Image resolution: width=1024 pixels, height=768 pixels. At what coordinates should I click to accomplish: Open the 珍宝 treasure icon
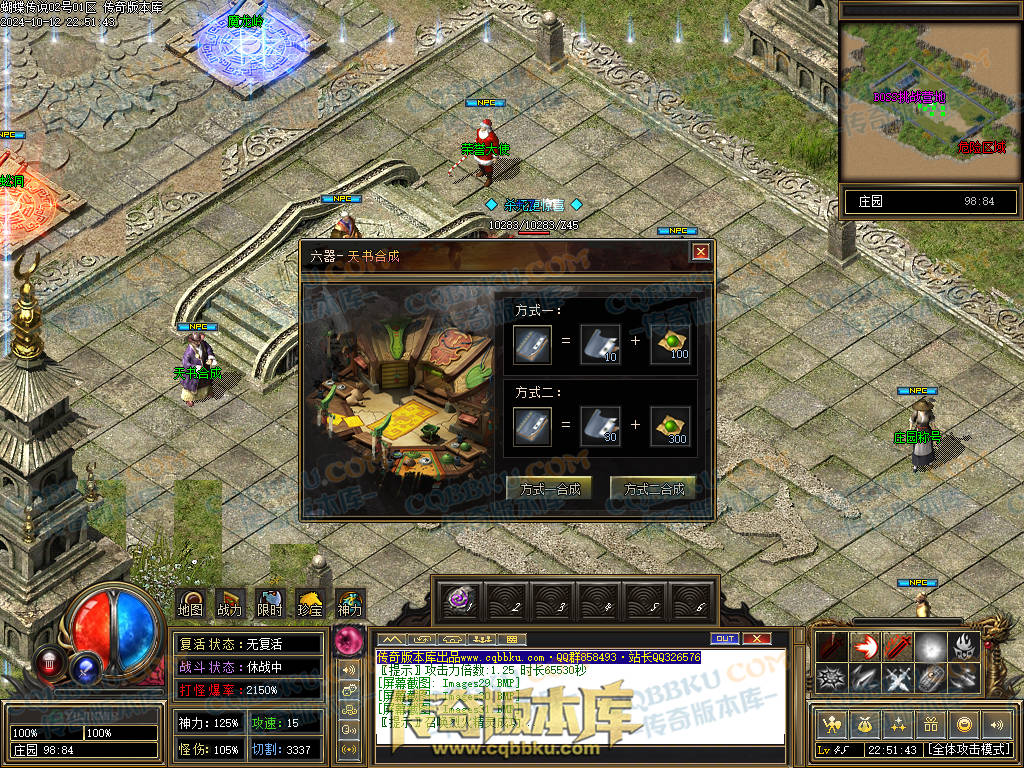[x=309, y=603]
